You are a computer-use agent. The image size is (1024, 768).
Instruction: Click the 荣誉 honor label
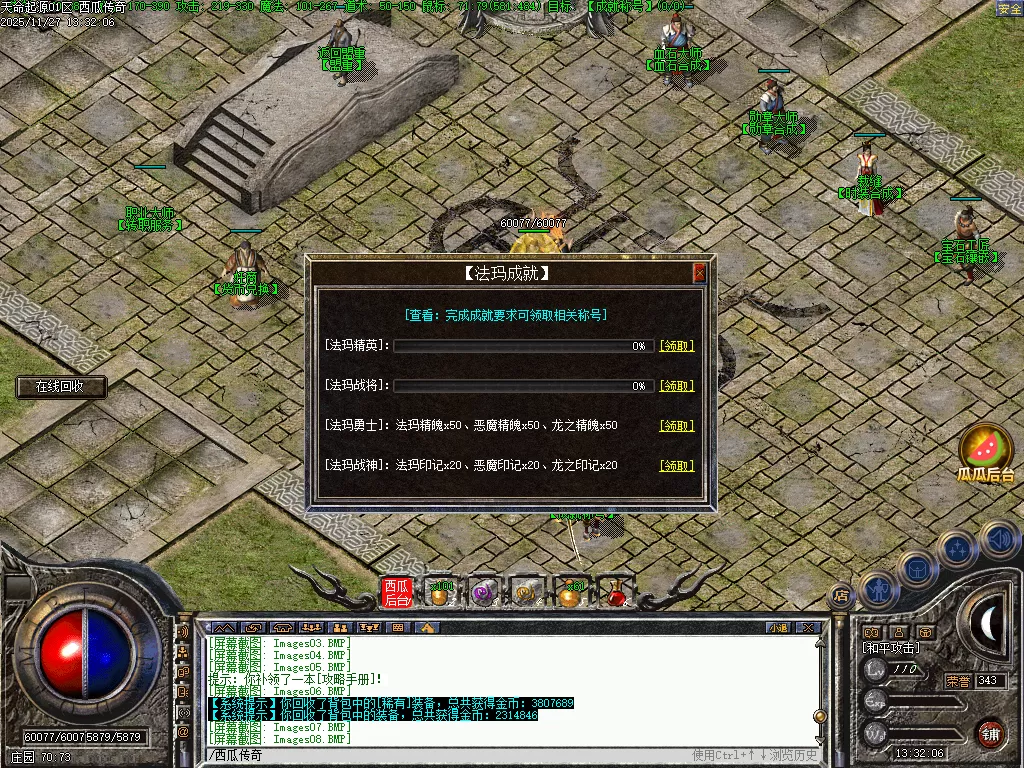coord(958,681)
